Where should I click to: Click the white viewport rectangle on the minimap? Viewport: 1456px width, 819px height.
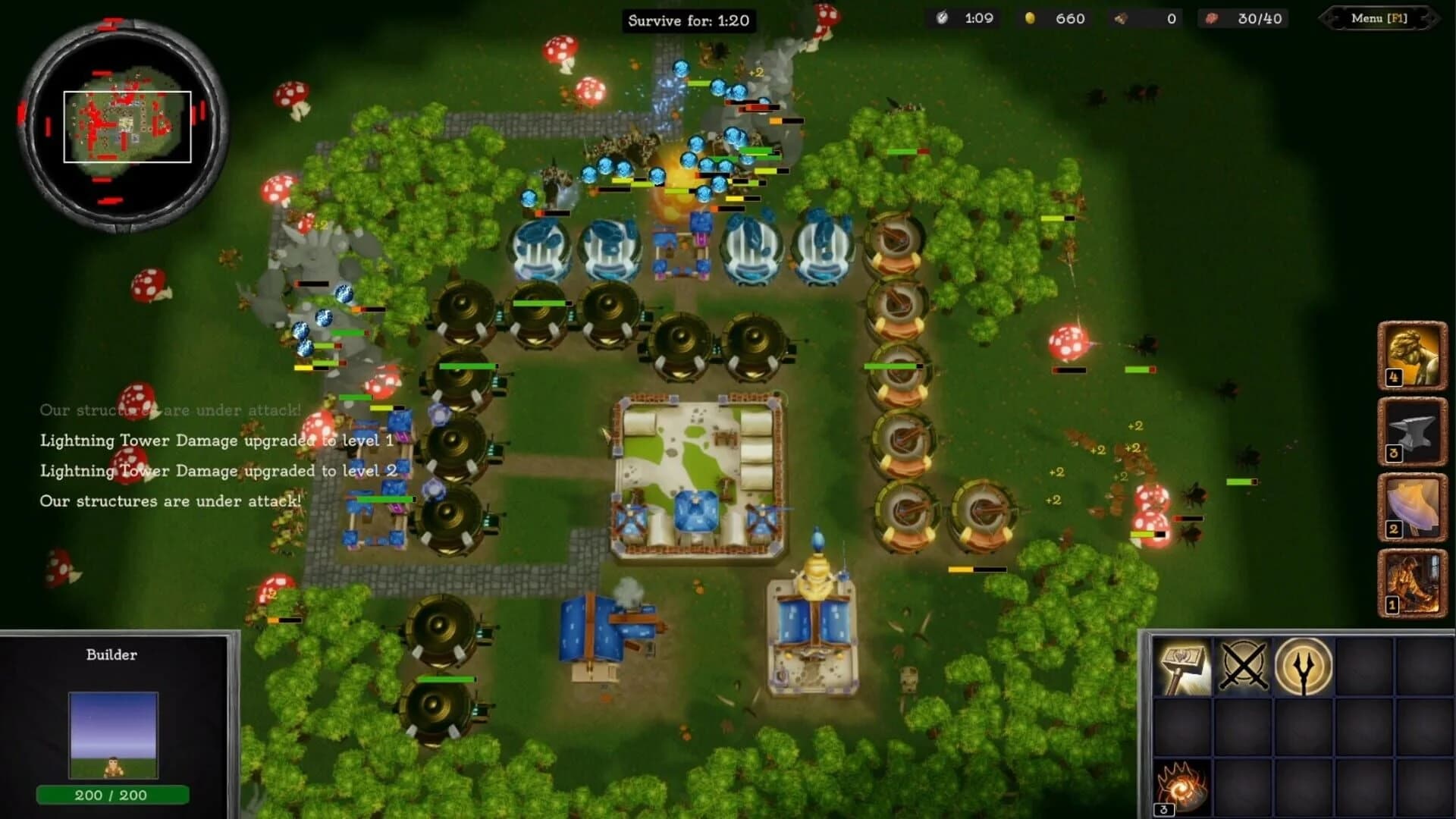(127, 125)
